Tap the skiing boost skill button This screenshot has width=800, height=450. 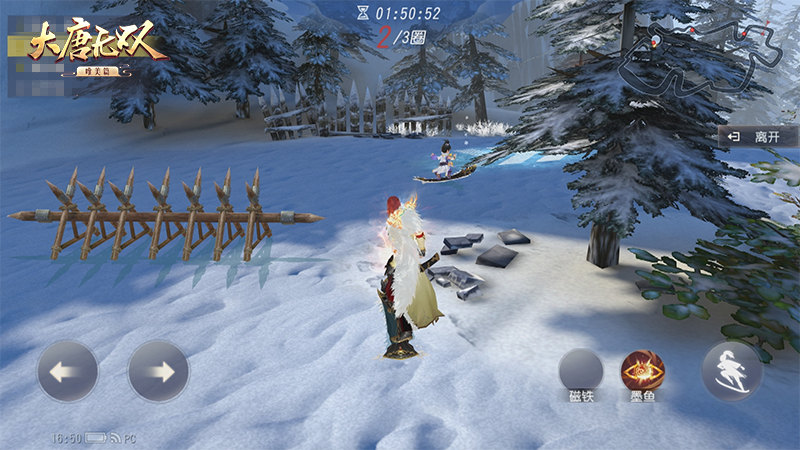(731, 371)
